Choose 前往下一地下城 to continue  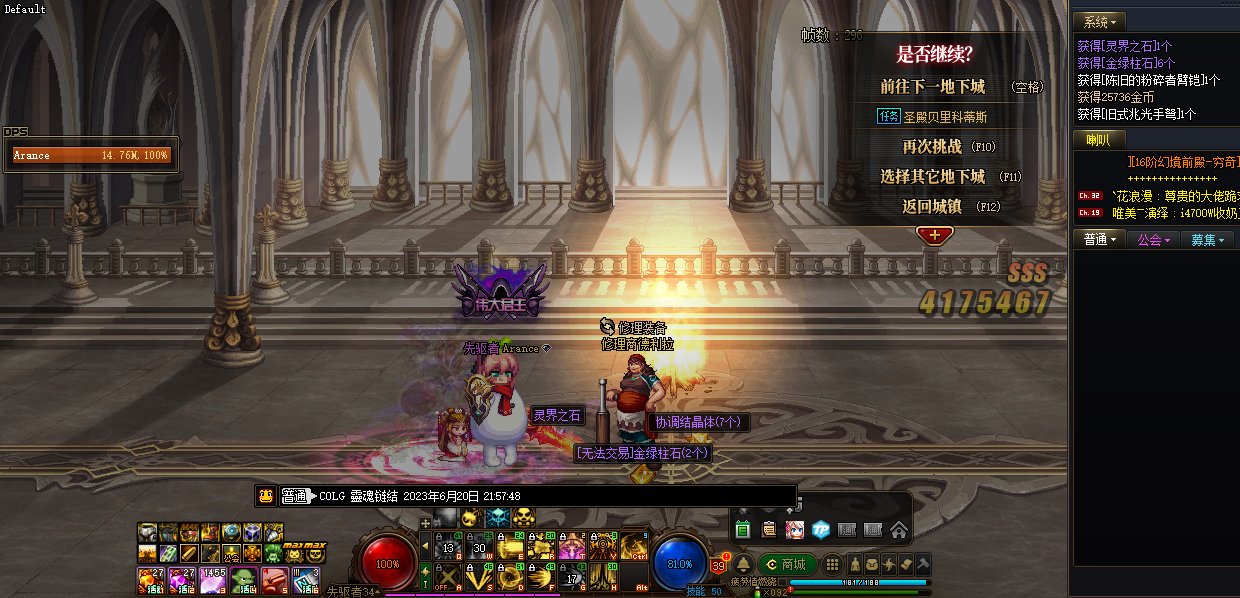(932, 87)
